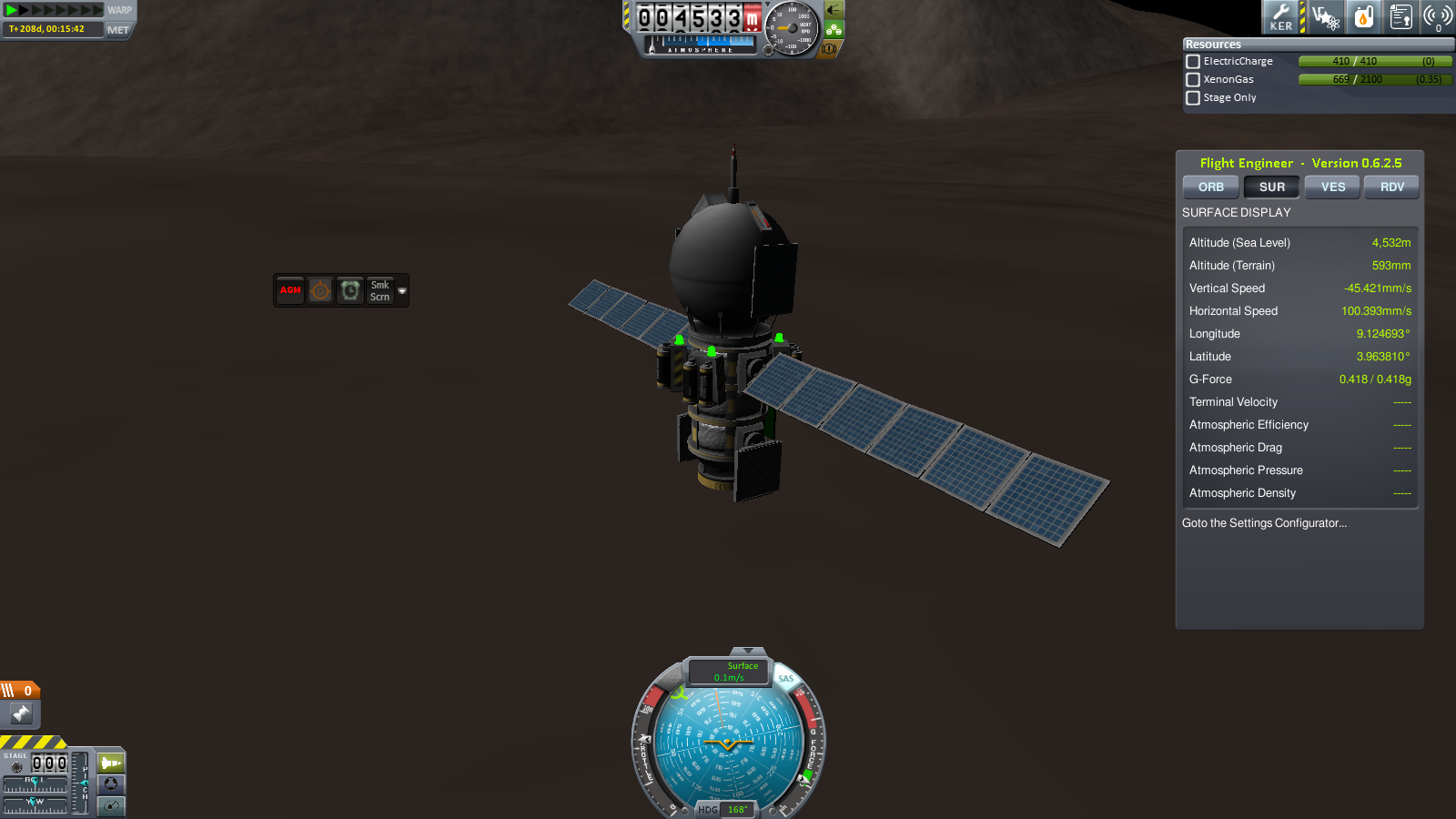This screenshot has width=1456, height=819.
Task: Open the contracts document icon
Action: pos(1400,16)
